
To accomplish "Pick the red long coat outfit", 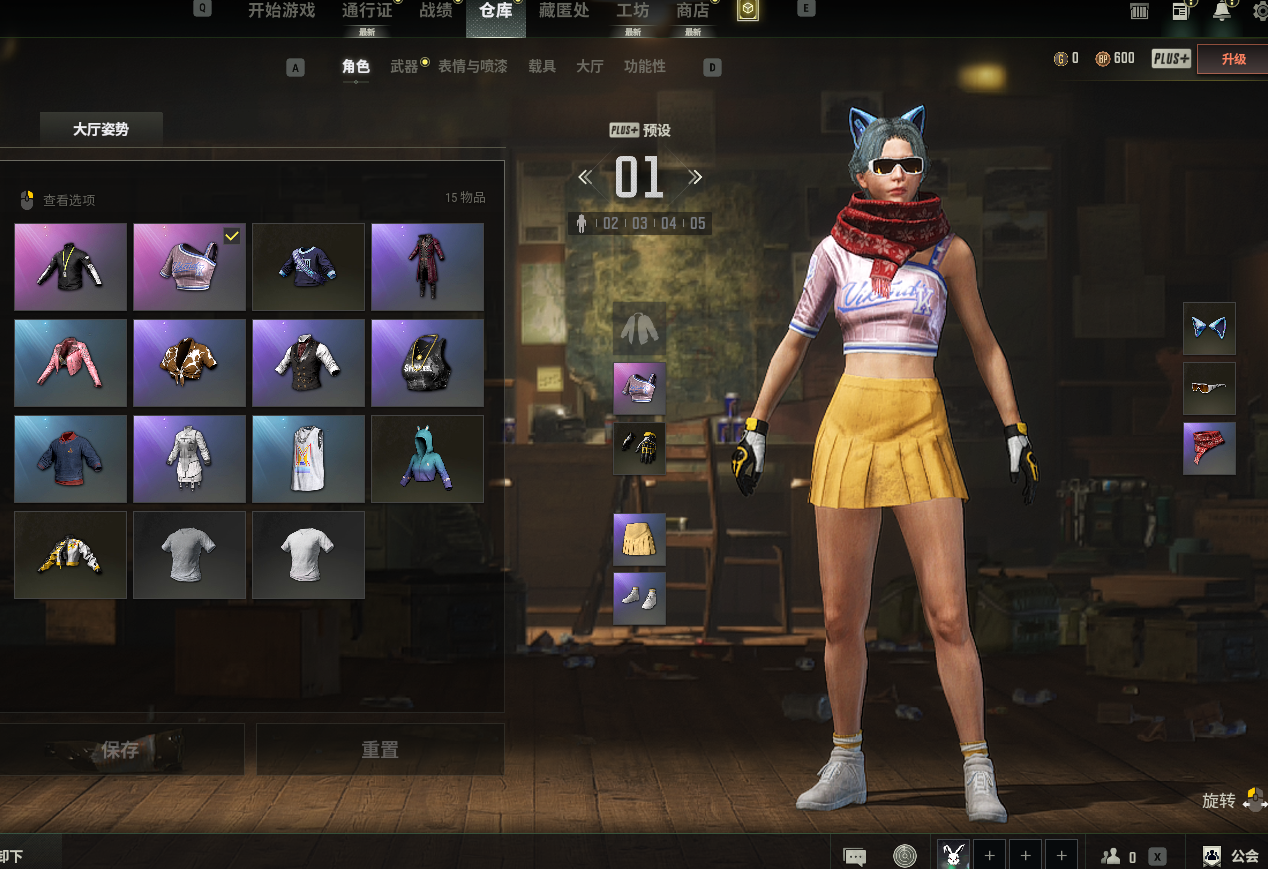I will point(427,267).
